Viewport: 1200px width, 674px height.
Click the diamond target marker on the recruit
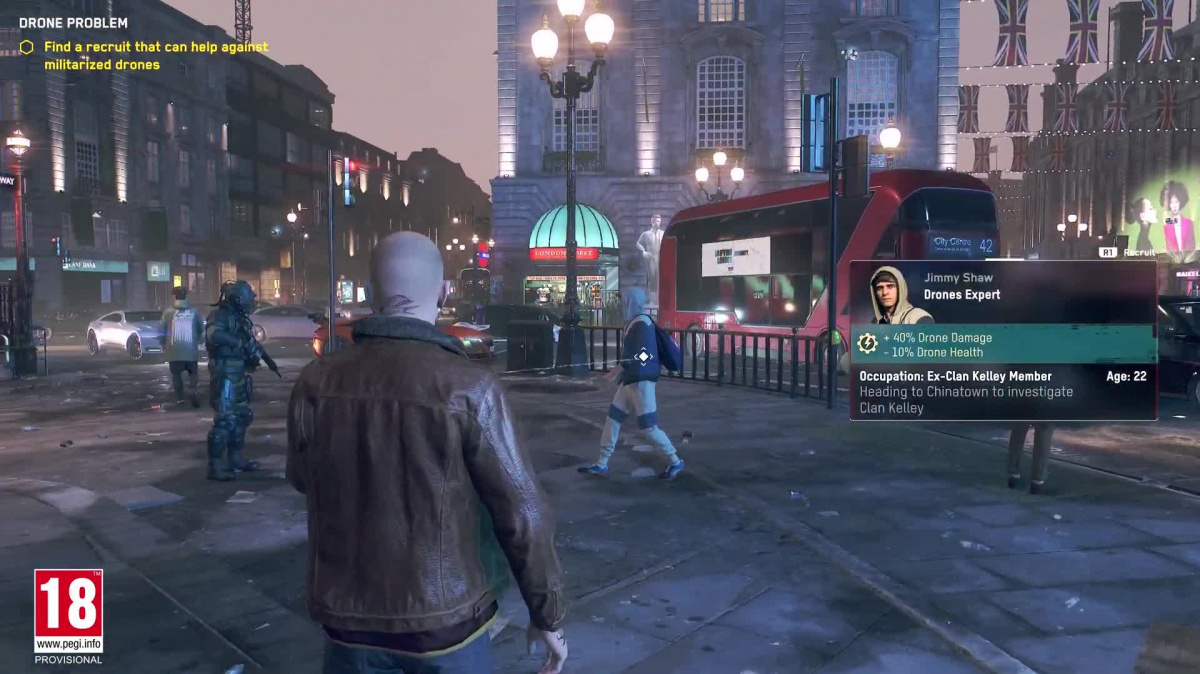643,356
